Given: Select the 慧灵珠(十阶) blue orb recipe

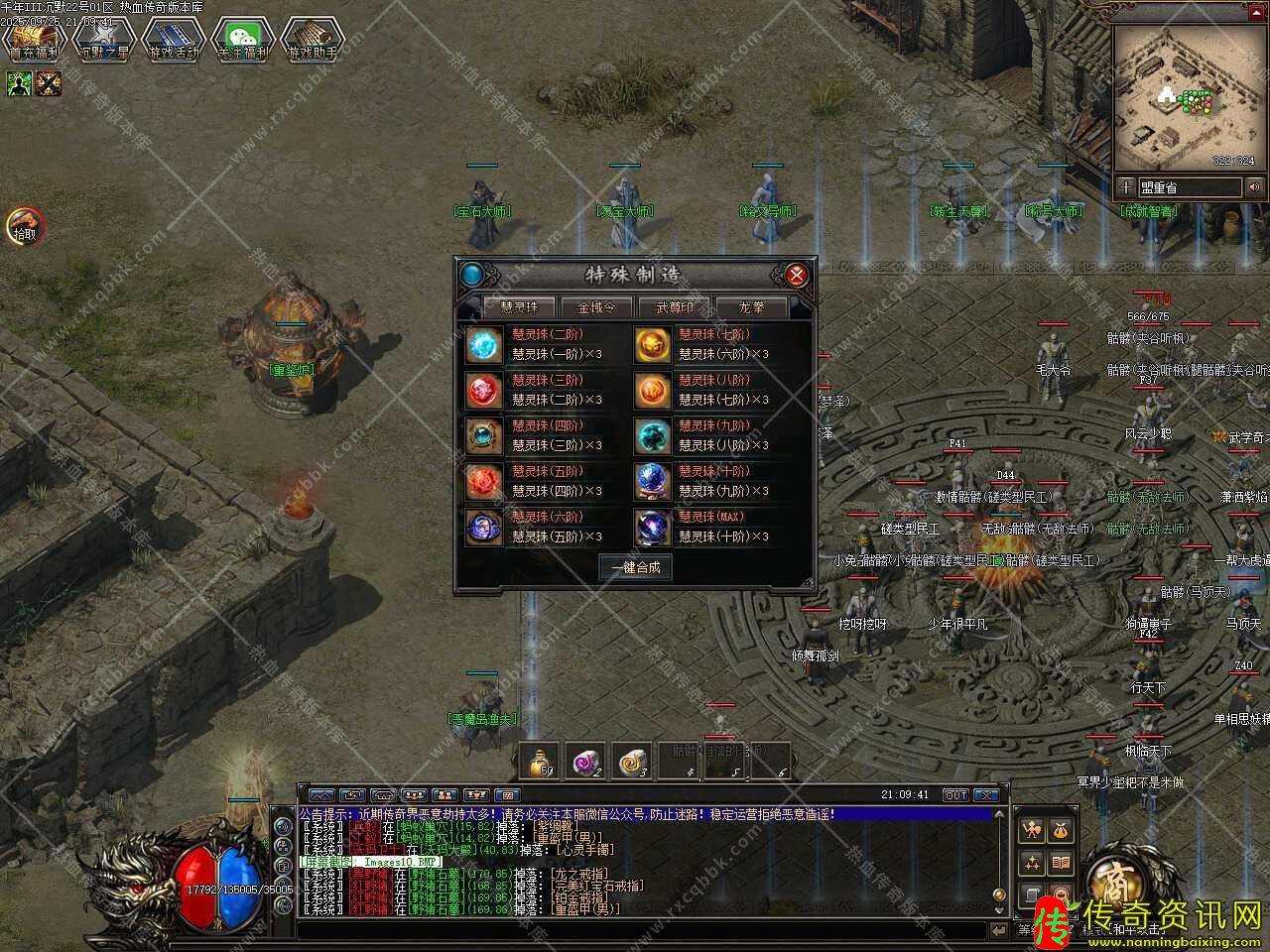Looking at the screenshot, I should [x=652, y=481].
